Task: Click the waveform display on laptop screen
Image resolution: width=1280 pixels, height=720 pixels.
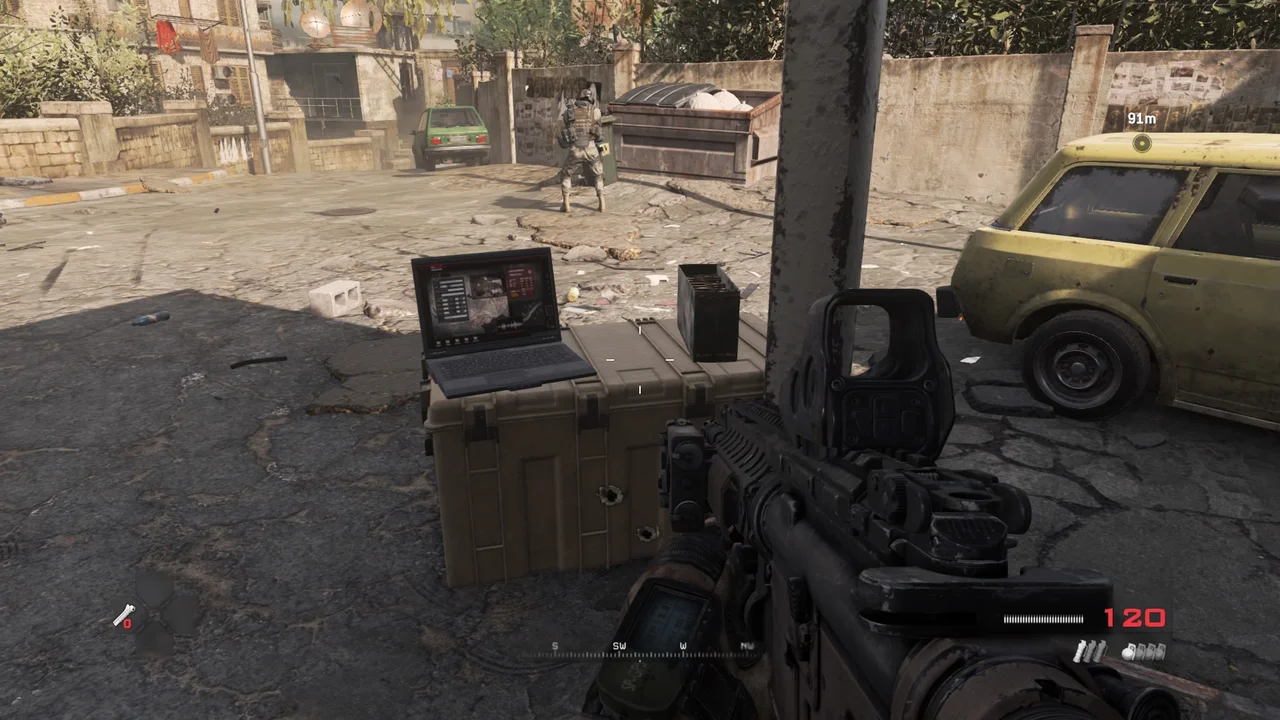Action: point(510,325)
